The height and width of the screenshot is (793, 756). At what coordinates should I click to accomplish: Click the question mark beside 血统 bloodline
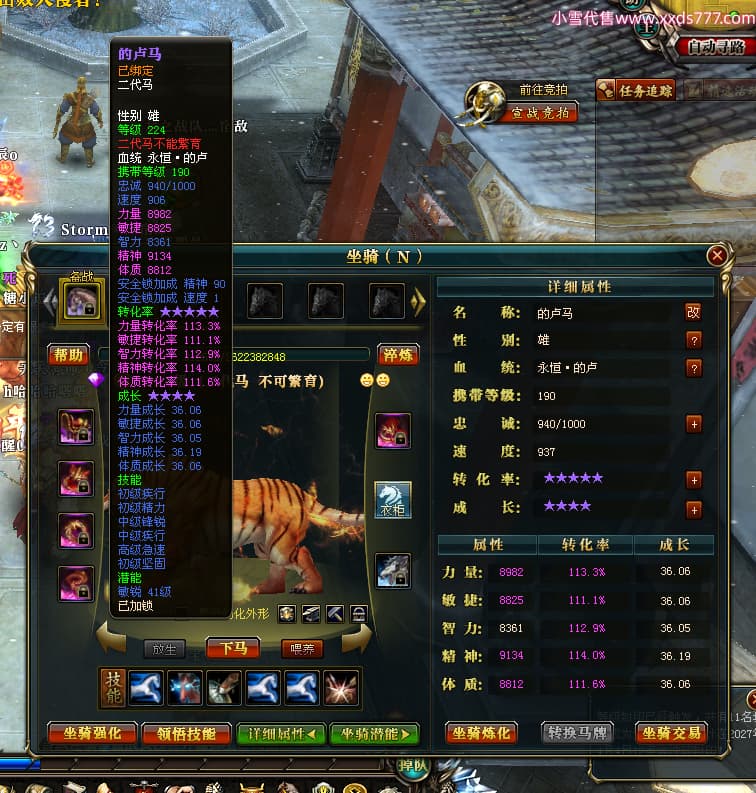tap(693, 368)
